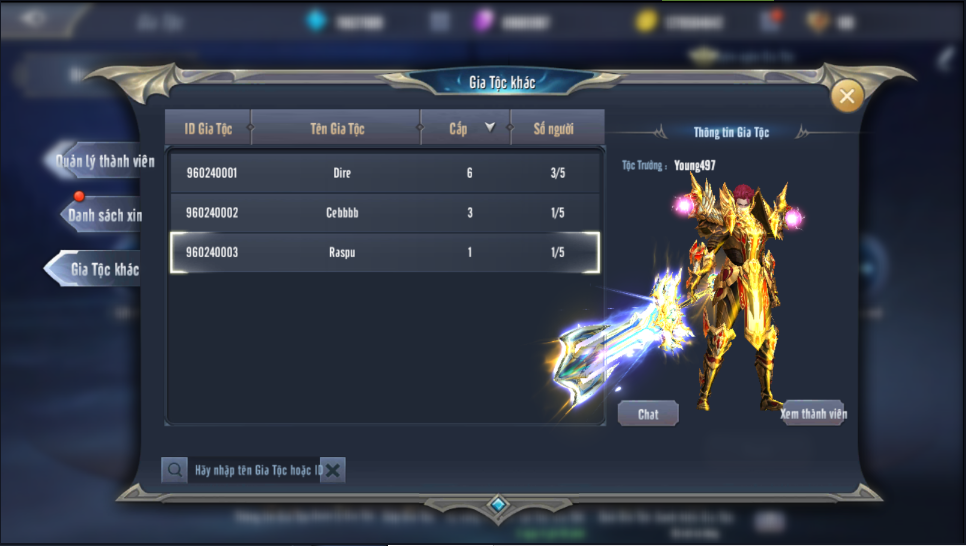Click the magnifying glass search icon
The image size is (966, 546).
click(175, 470)
